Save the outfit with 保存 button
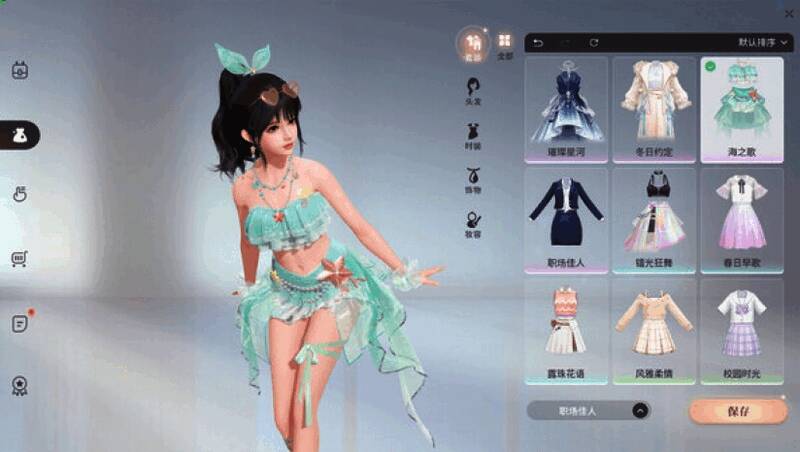 tap(724, 411)
